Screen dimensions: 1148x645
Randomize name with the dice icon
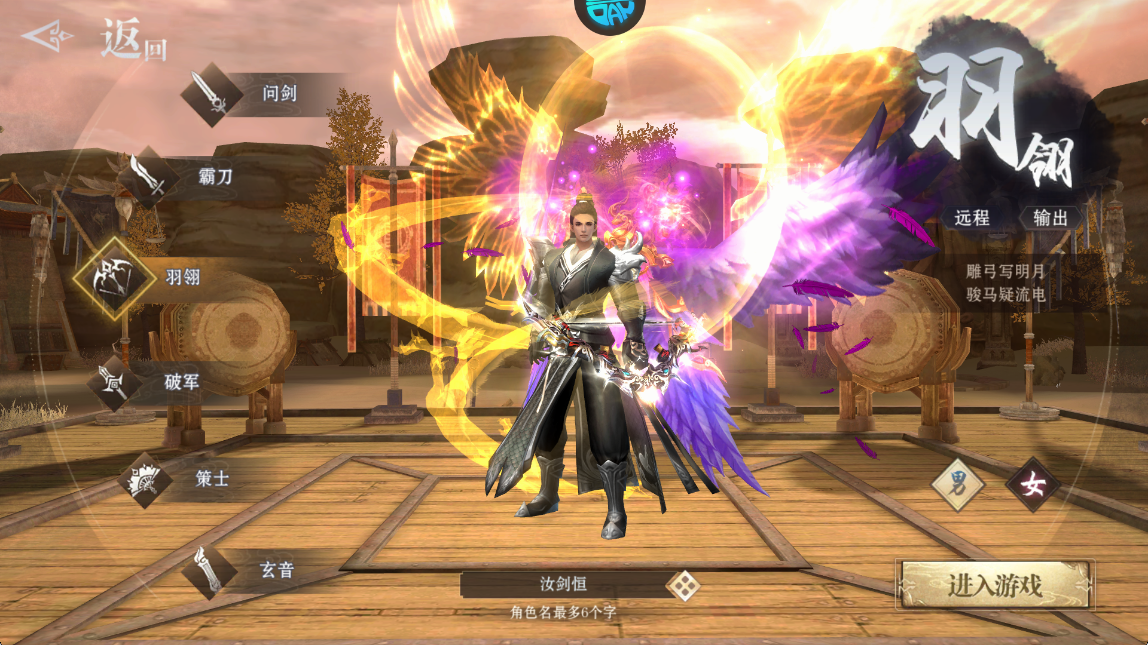pyautogui.click(x=683, y=585)
